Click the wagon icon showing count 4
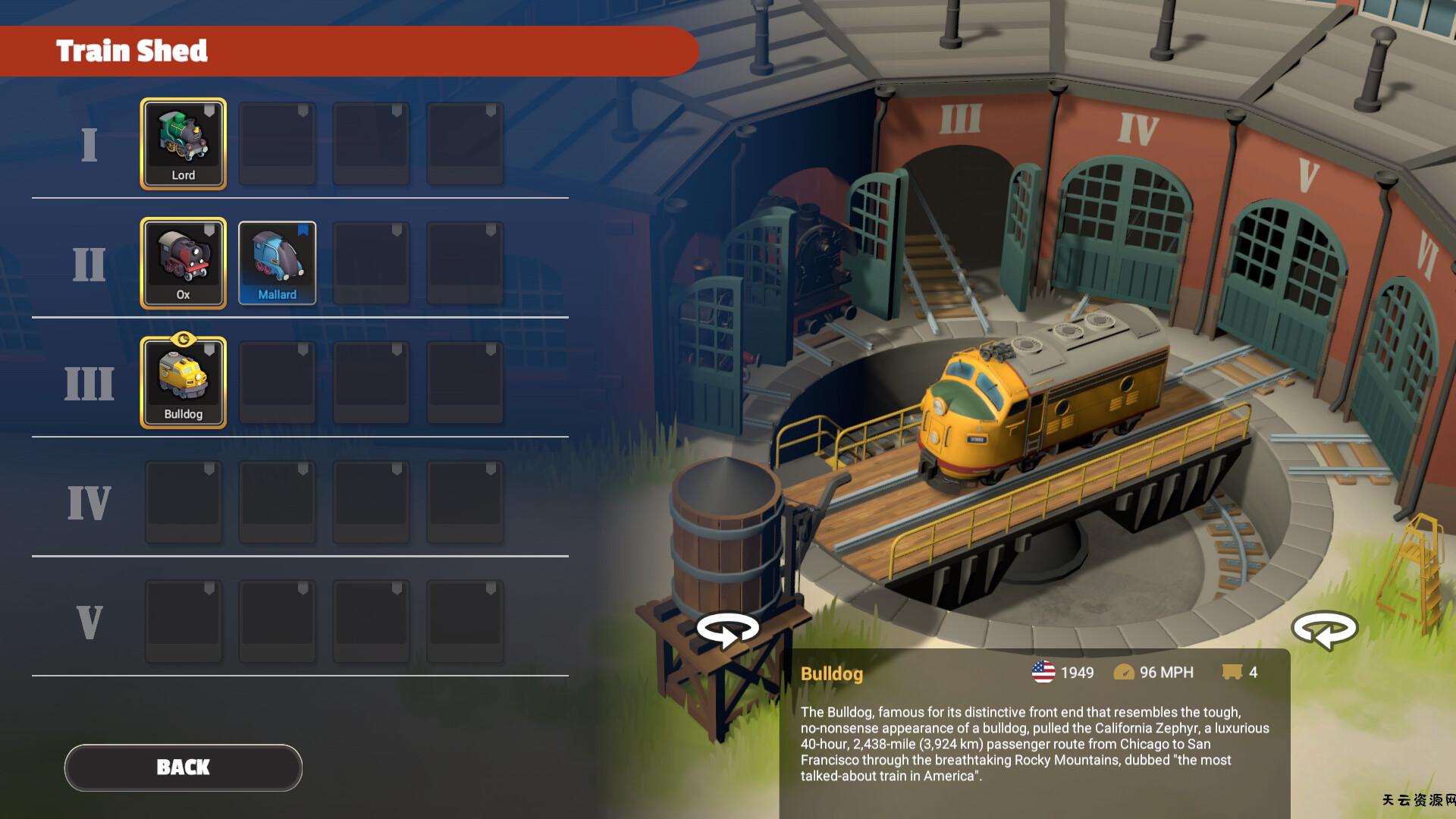 click(x=1232, y=672)
